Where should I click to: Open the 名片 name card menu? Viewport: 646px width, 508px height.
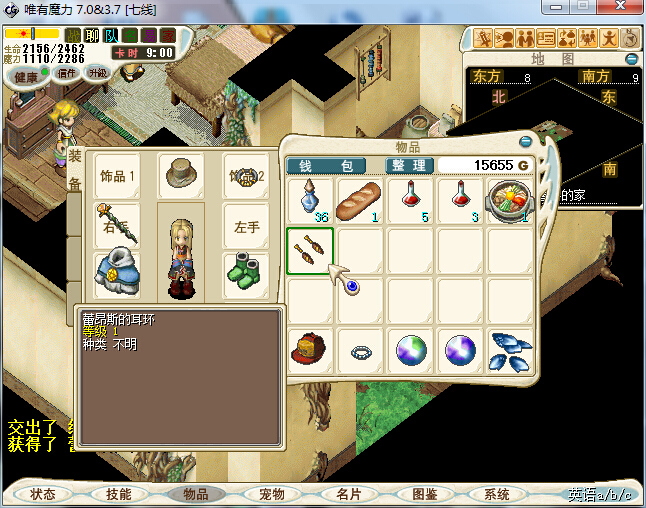(348, 494)
